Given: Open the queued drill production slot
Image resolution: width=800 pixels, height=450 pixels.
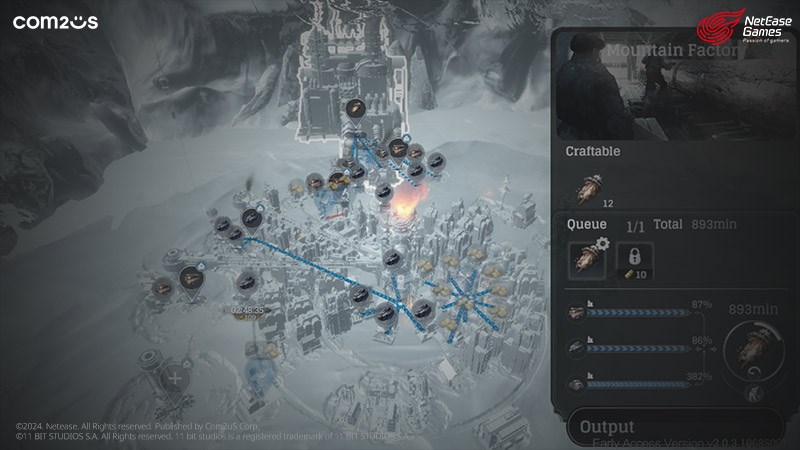Looking at the screenshot, I should tap(585, 259).
